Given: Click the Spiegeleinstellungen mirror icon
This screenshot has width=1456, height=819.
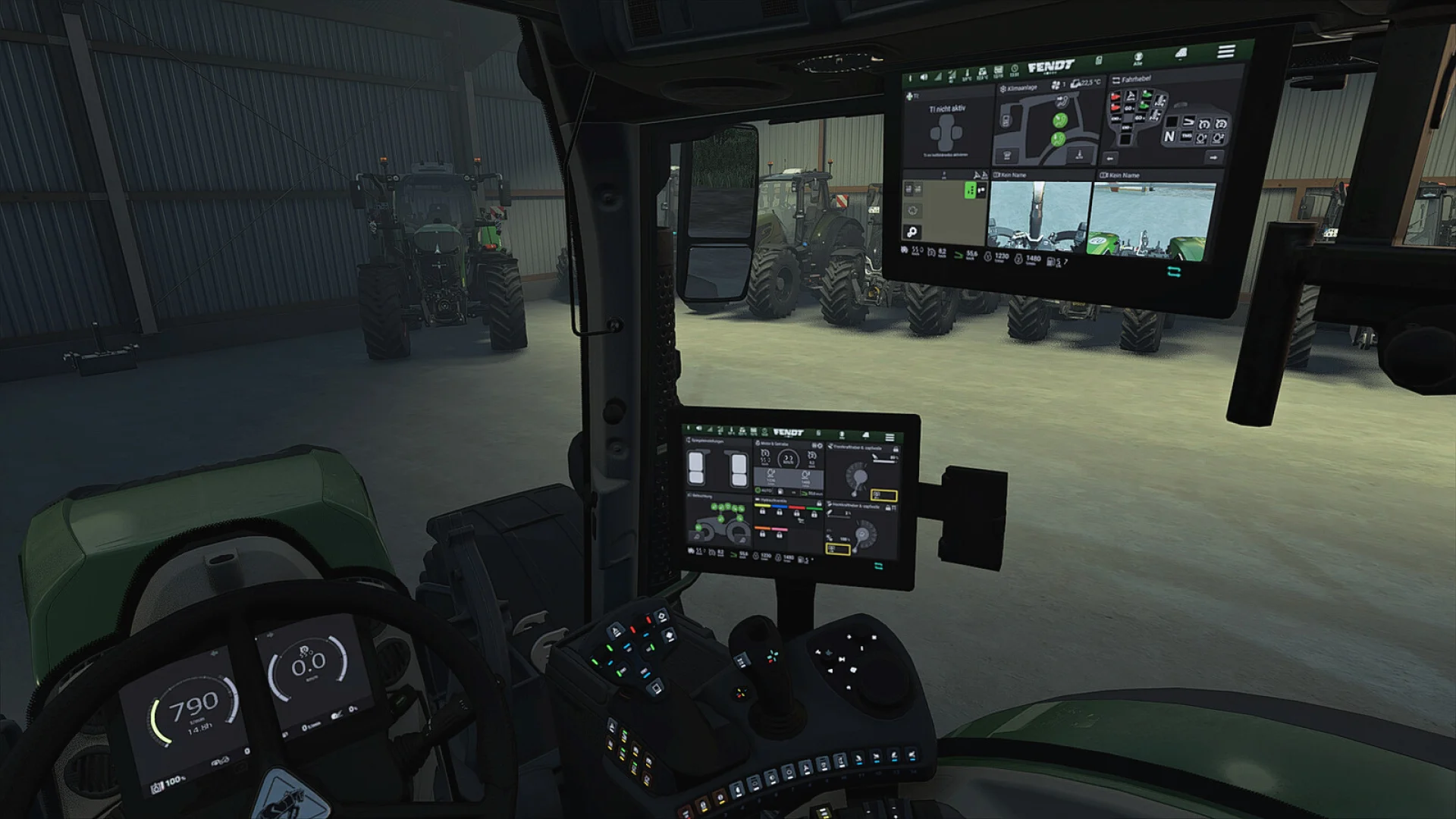Looking at the screenshot, I should click(689, 440).
